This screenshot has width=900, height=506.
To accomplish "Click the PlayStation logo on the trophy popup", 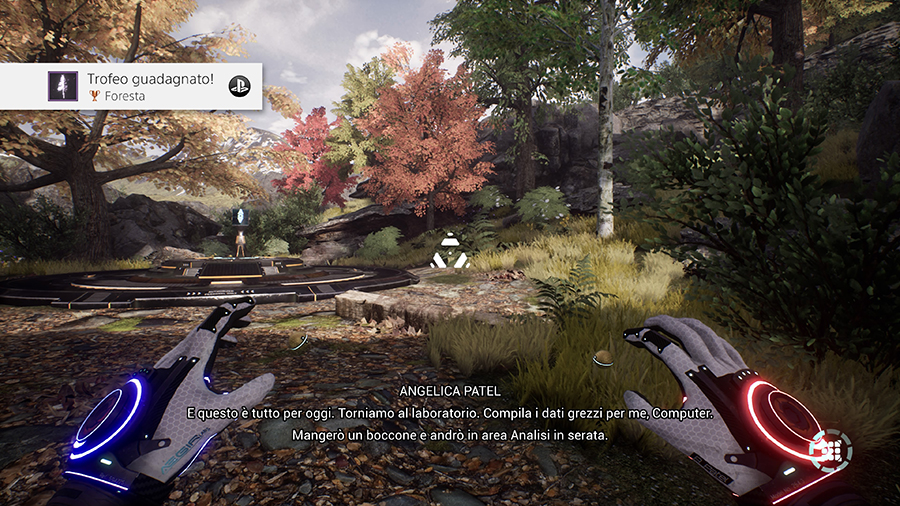I will point(238,86).
